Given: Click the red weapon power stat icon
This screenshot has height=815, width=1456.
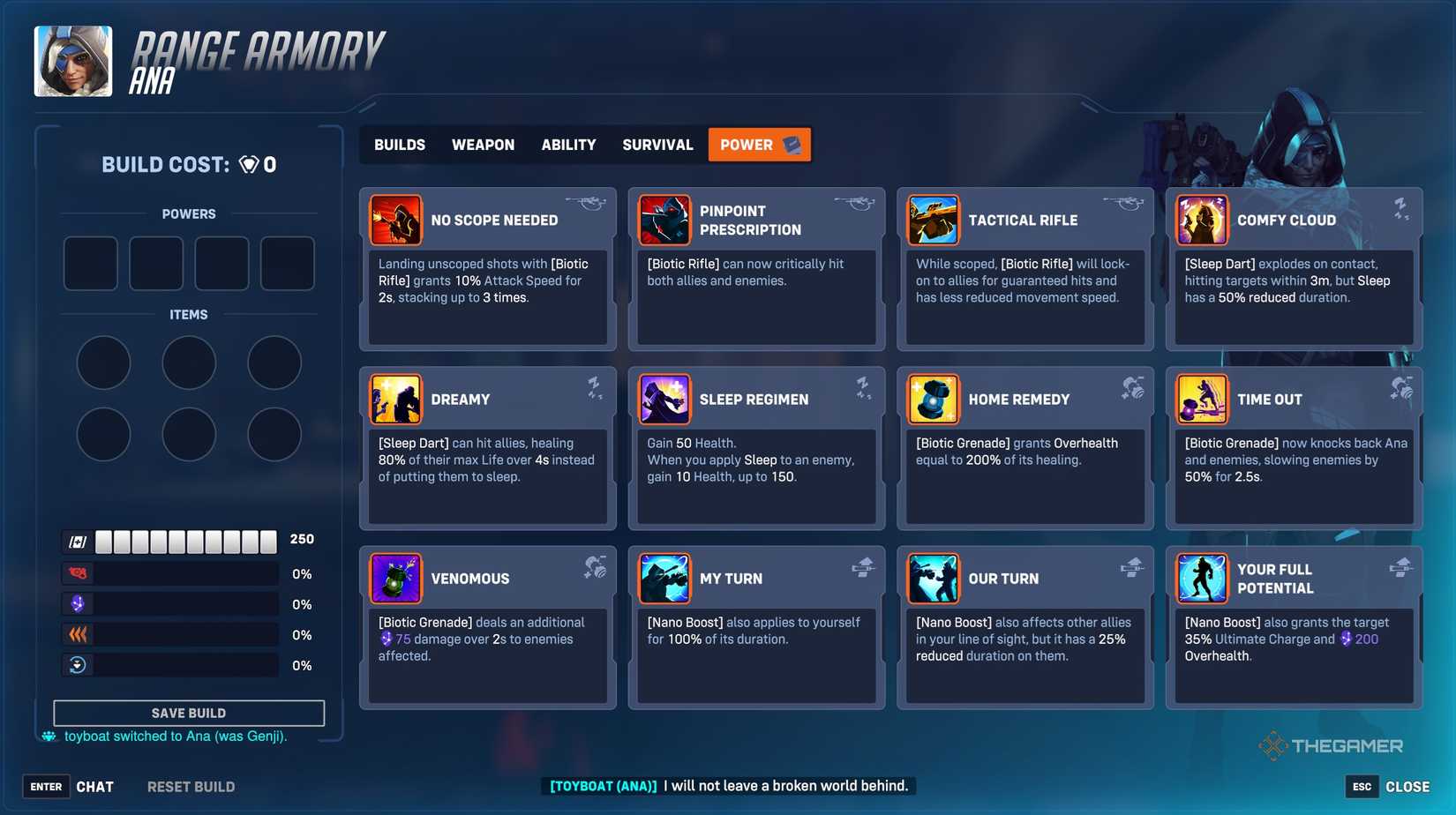Looking at the screenshot, I should click(x=78, y=572).
